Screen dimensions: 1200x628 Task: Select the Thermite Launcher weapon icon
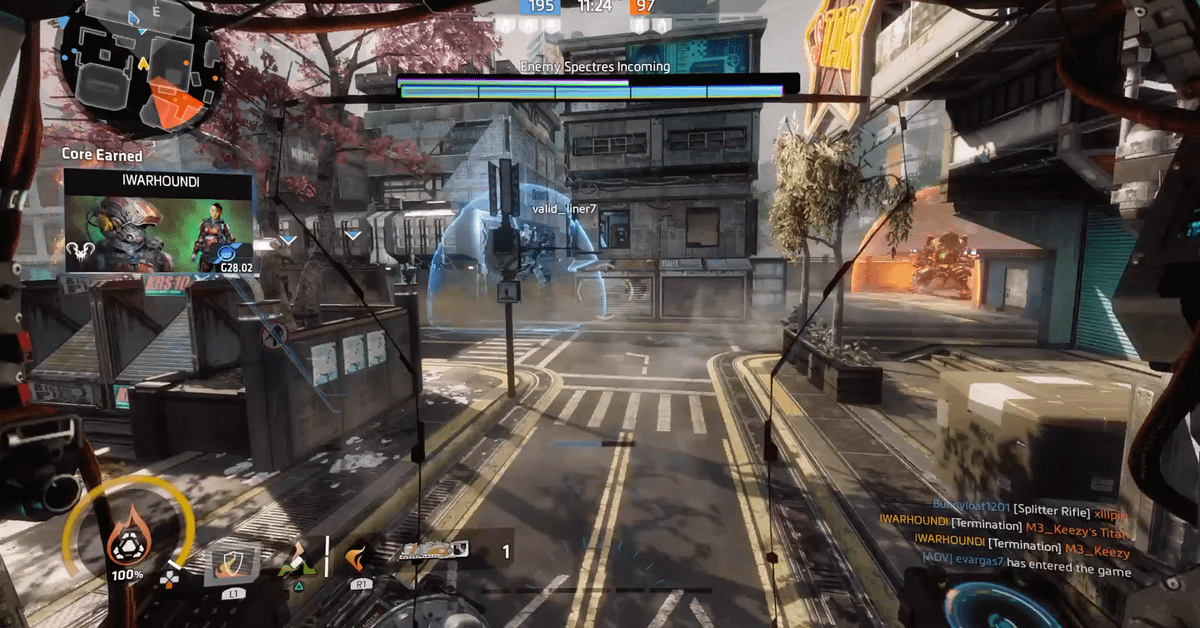pos(434,550)
